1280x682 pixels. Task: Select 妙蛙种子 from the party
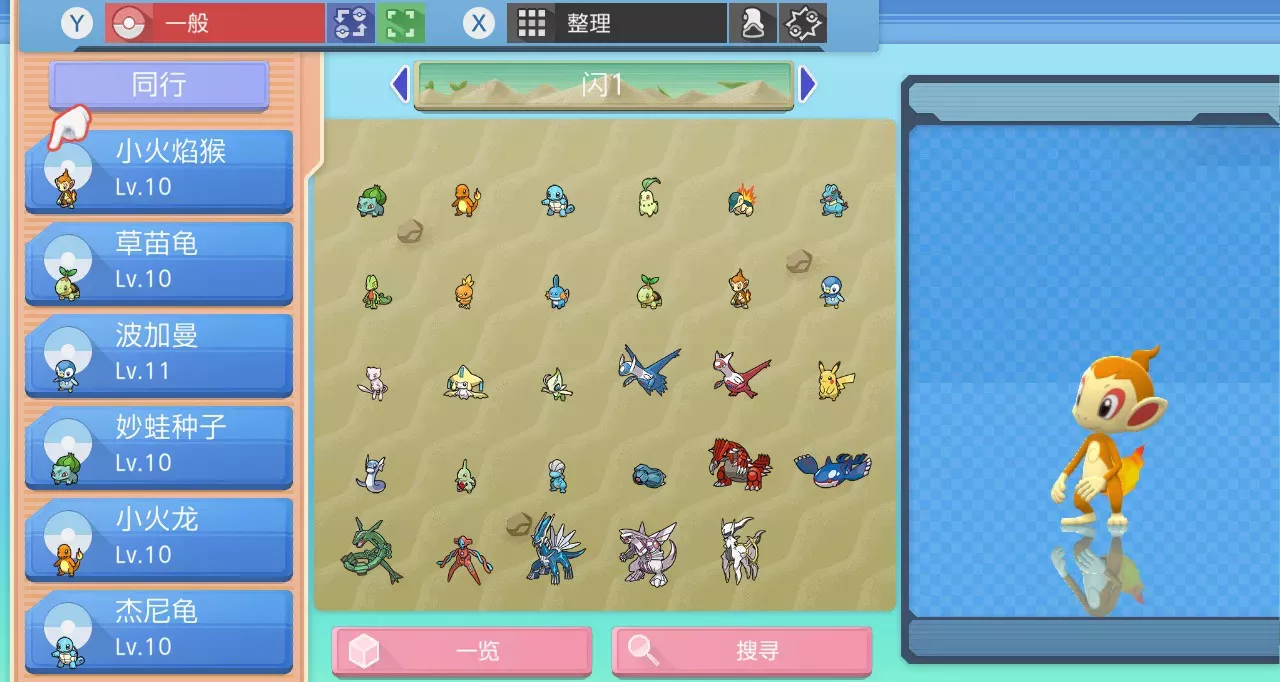tap(160, 446)
